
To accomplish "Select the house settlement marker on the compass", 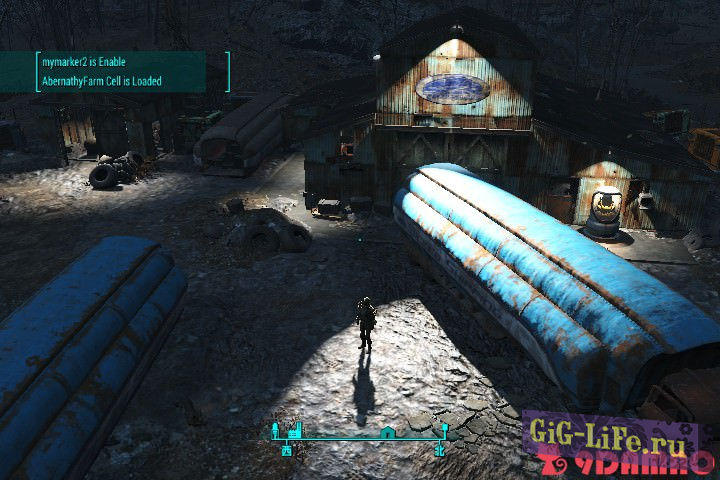I will (x=387, y=432).
